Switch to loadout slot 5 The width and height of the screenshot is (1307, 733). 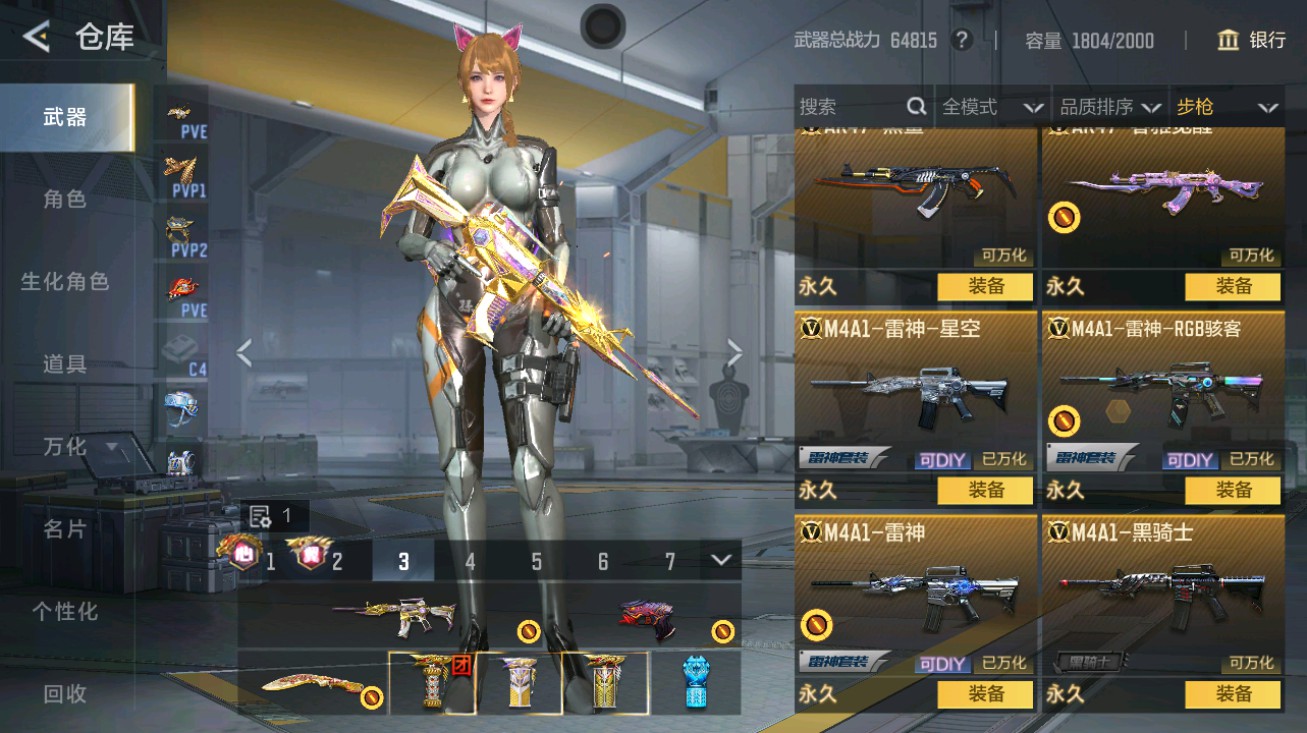pyautogui.click(x=537, y=562)
